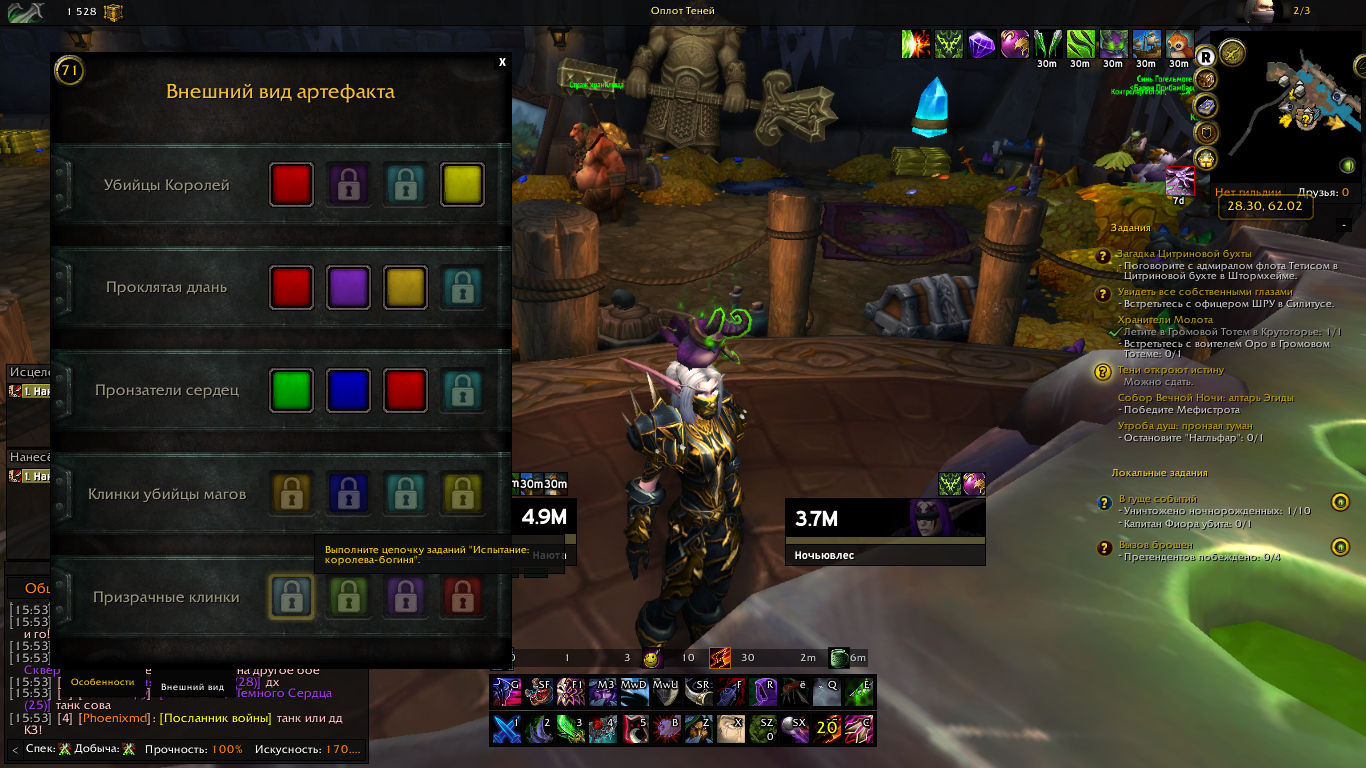Screen dimensions: 1366x768
Task: Pick the red Пронзатели сердец swatch
Action: point(406,390)
